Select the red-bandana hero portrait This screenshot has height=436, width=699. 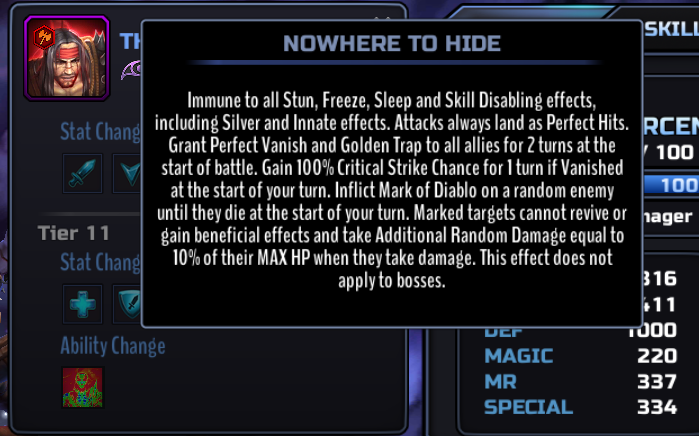[x=53, y=58]
